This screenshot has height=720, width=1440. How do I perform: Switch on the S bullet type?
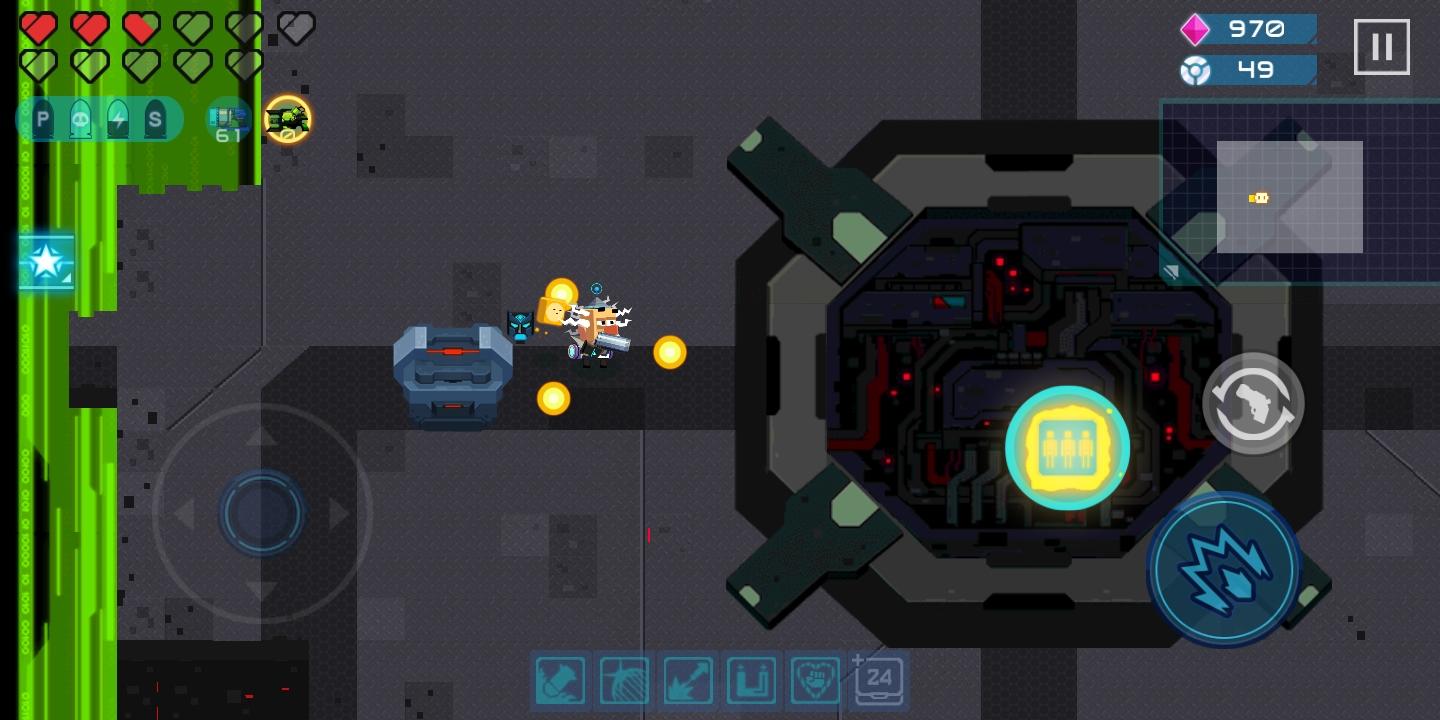point(156,119)
